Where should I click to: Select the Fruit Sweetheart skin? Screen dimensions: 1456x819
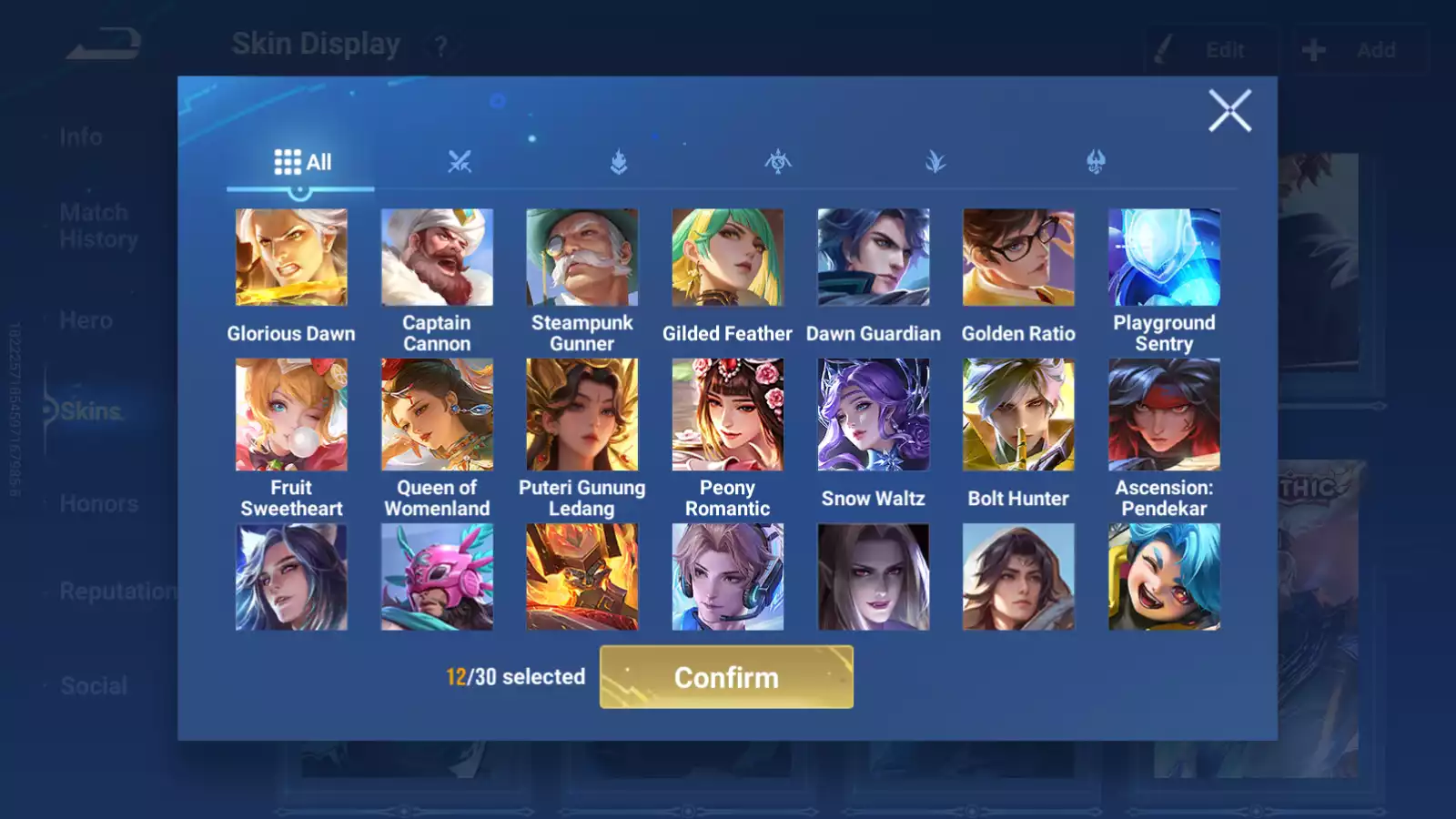pos(291,415)
